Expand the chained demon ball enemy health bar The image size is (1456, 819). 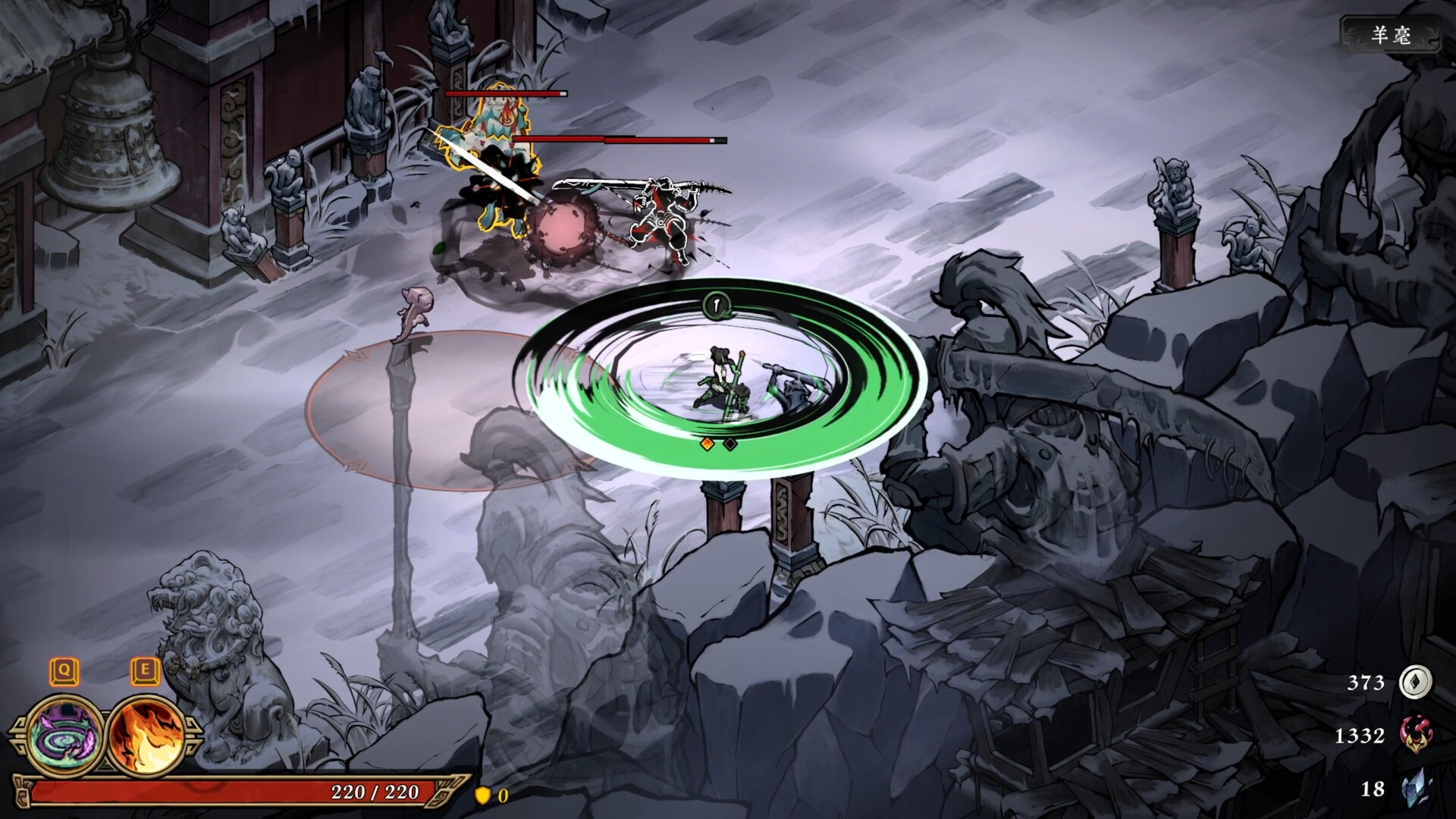tap(505, 93)
